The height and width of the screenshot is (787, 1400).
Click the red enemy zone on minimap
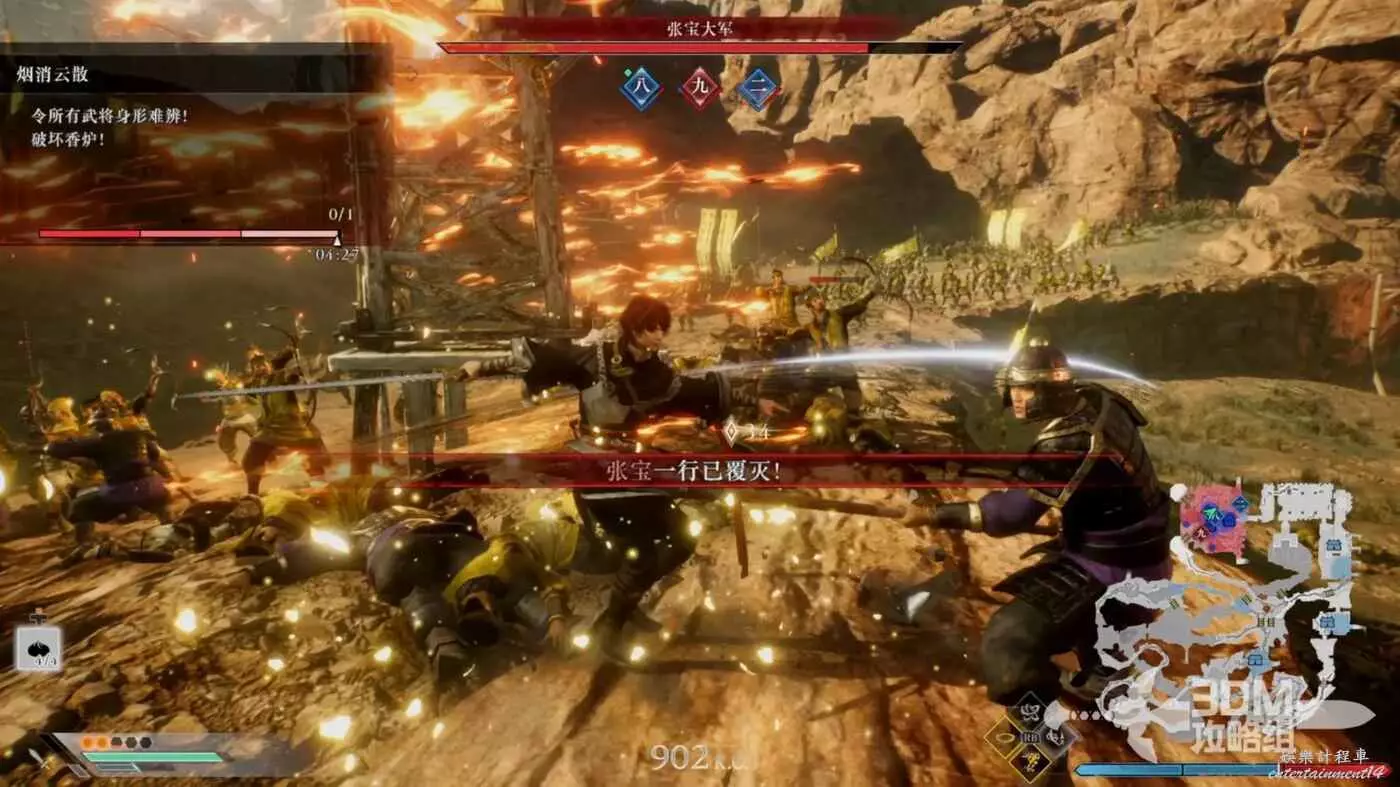(x=1212, y=520)
